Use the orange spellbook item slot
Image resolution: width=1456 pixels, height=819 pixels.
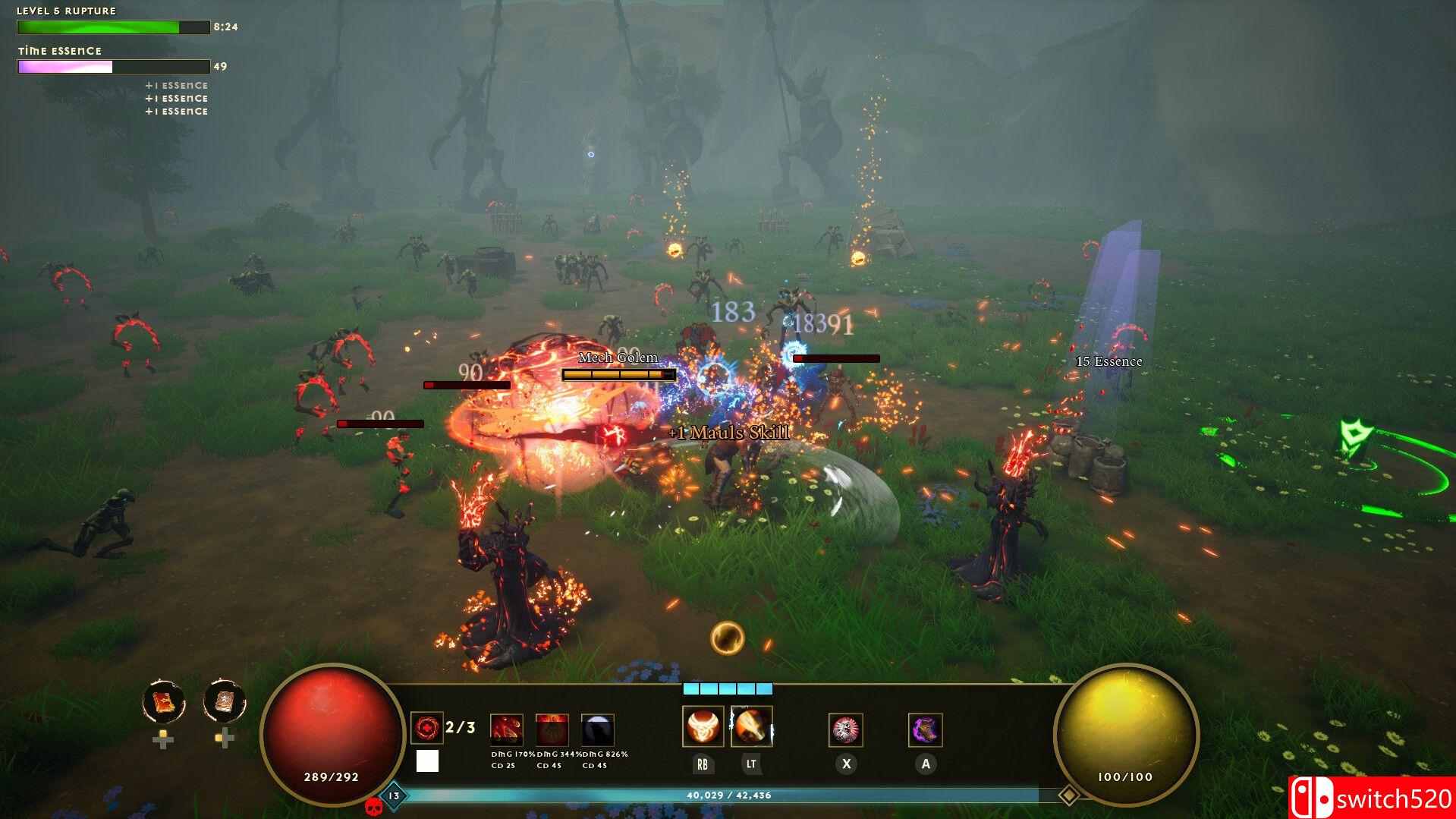tap(164, 701)
